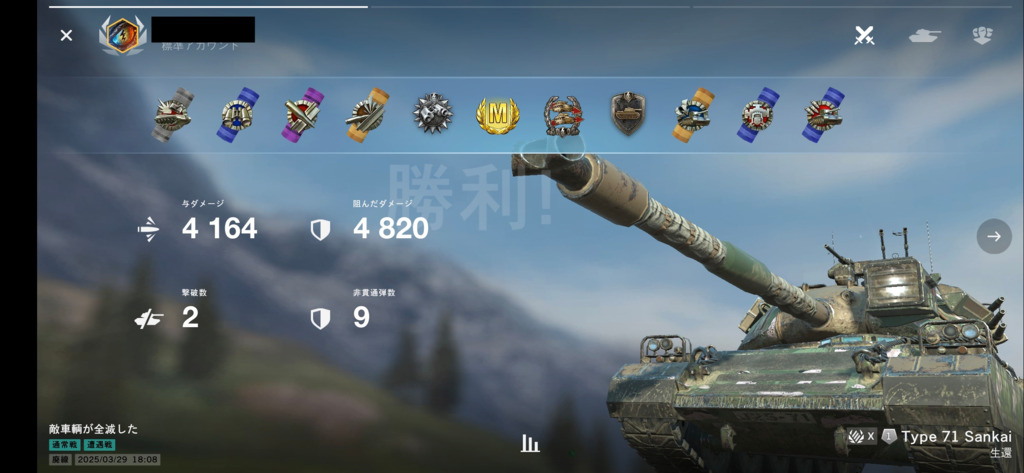Inspect the medal with the grey ribbon
The width and height of the screenshot is (1024, 473).
[173, 115]
